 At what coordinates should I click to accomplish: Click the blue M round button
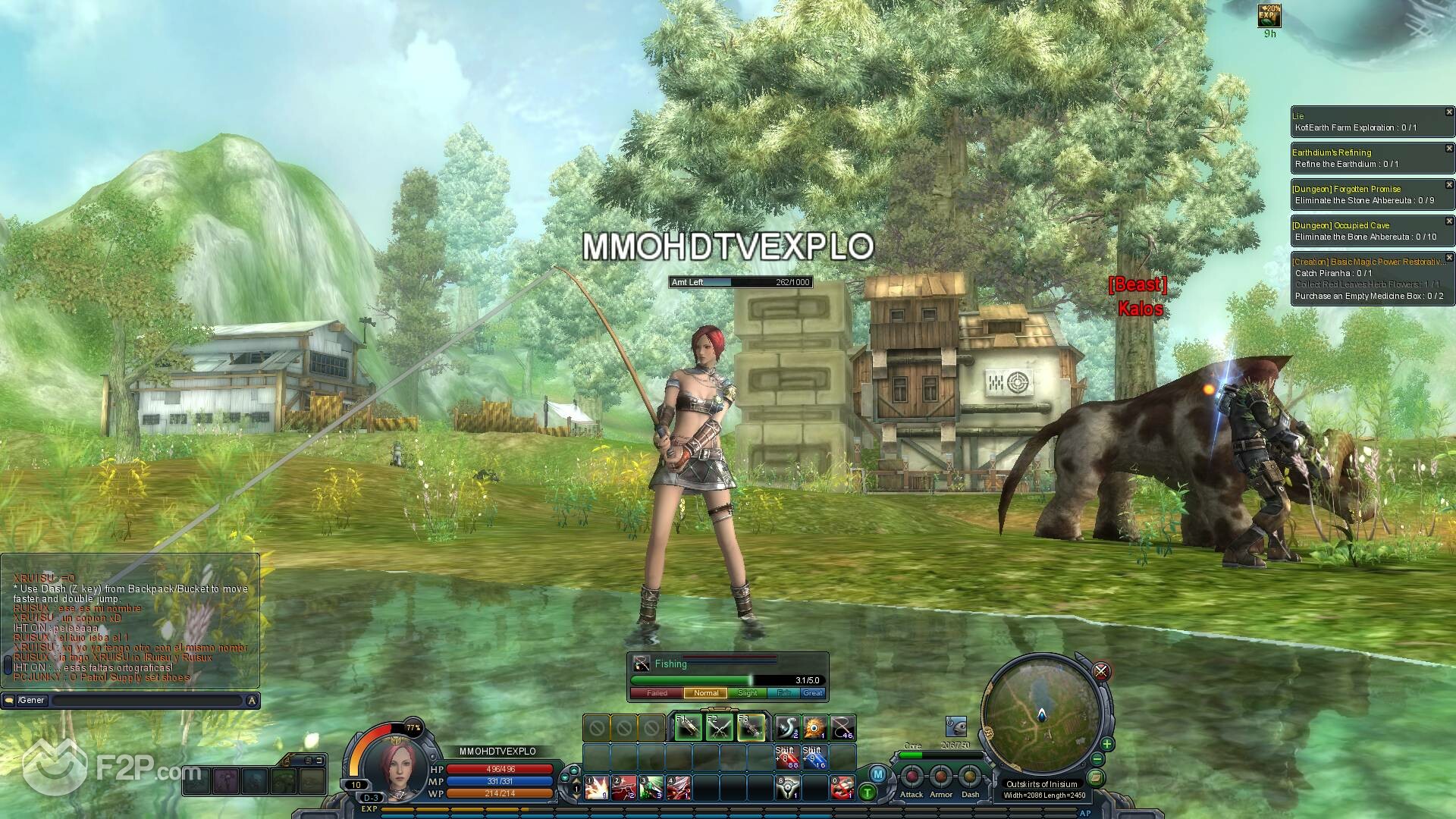(x=878, y=774)
